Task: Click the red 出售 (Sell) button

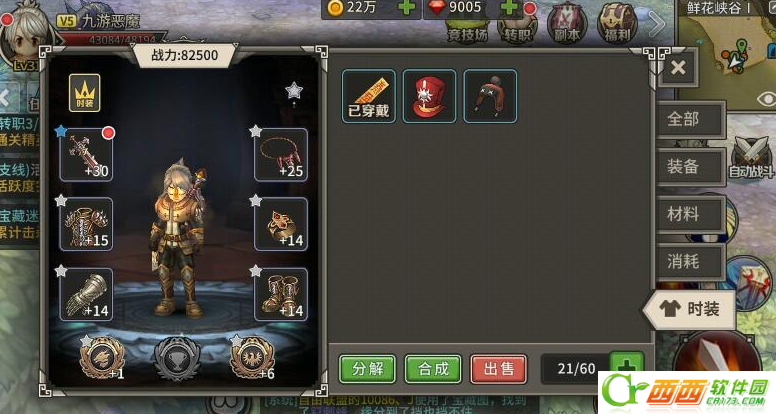Action: click(x=498, y=368)
